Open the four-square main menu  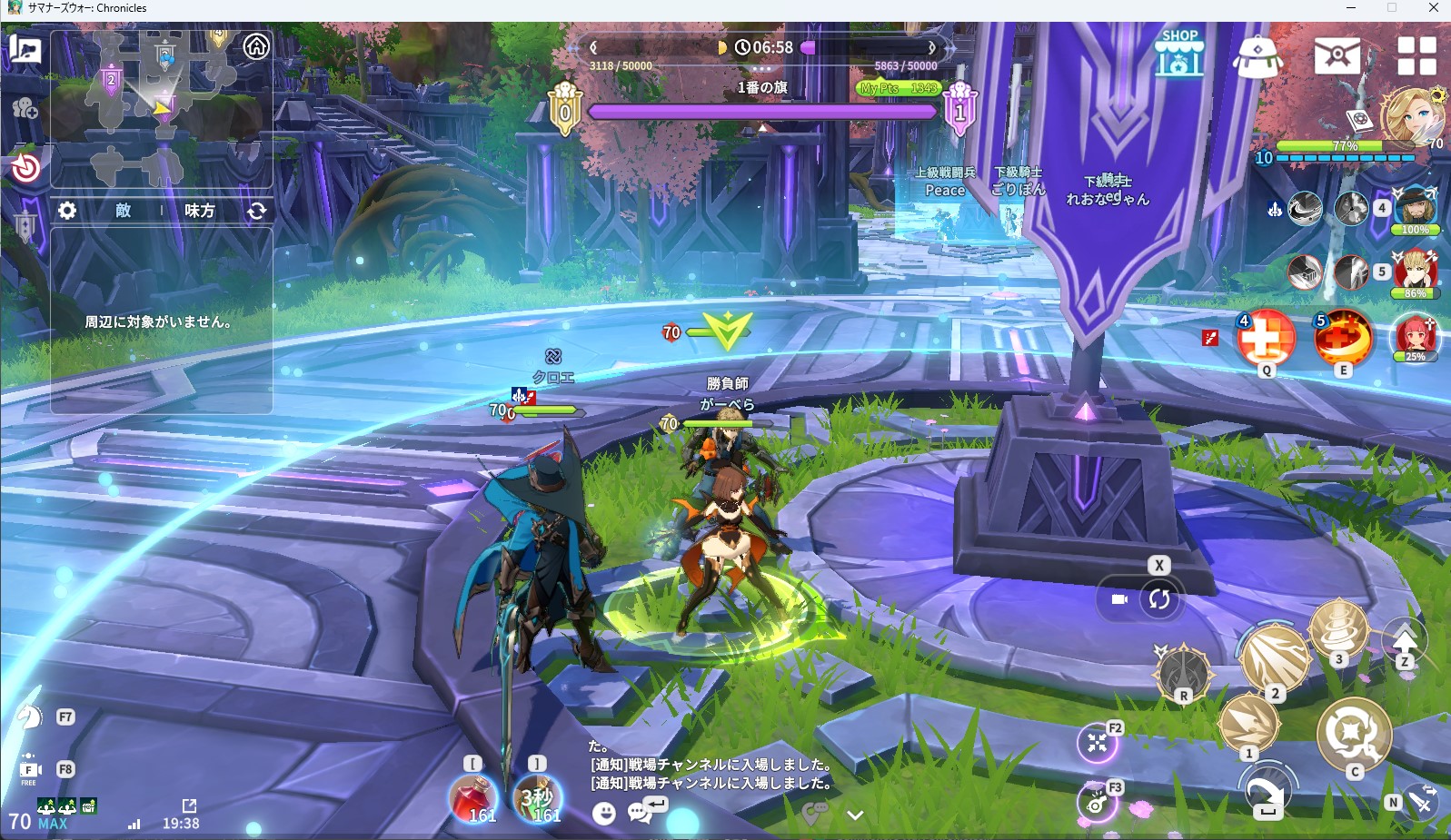[x=1416, y=55]
